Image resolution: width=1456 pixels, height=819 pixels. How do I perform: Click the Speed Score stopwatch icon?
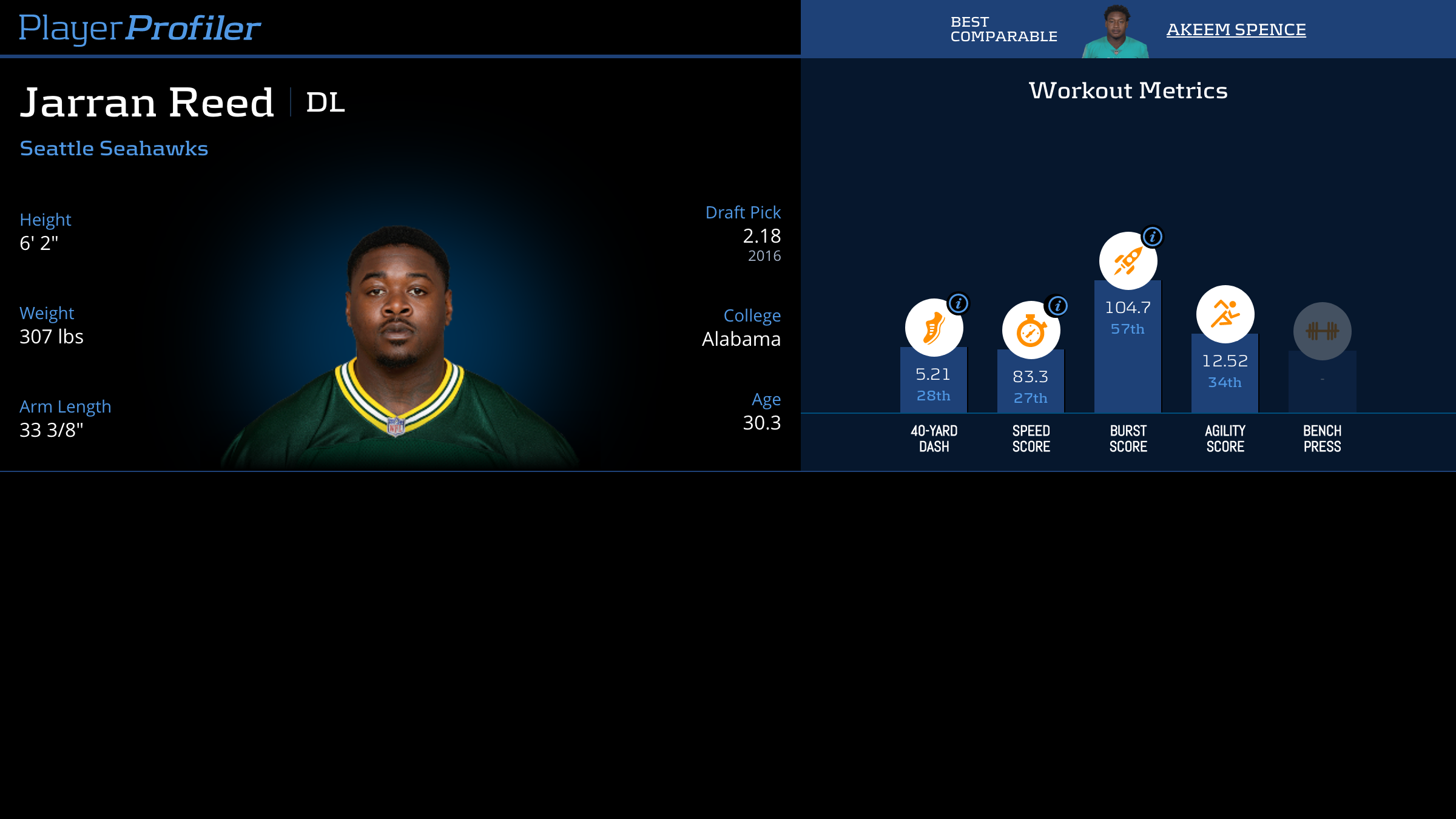(1030, 331)
